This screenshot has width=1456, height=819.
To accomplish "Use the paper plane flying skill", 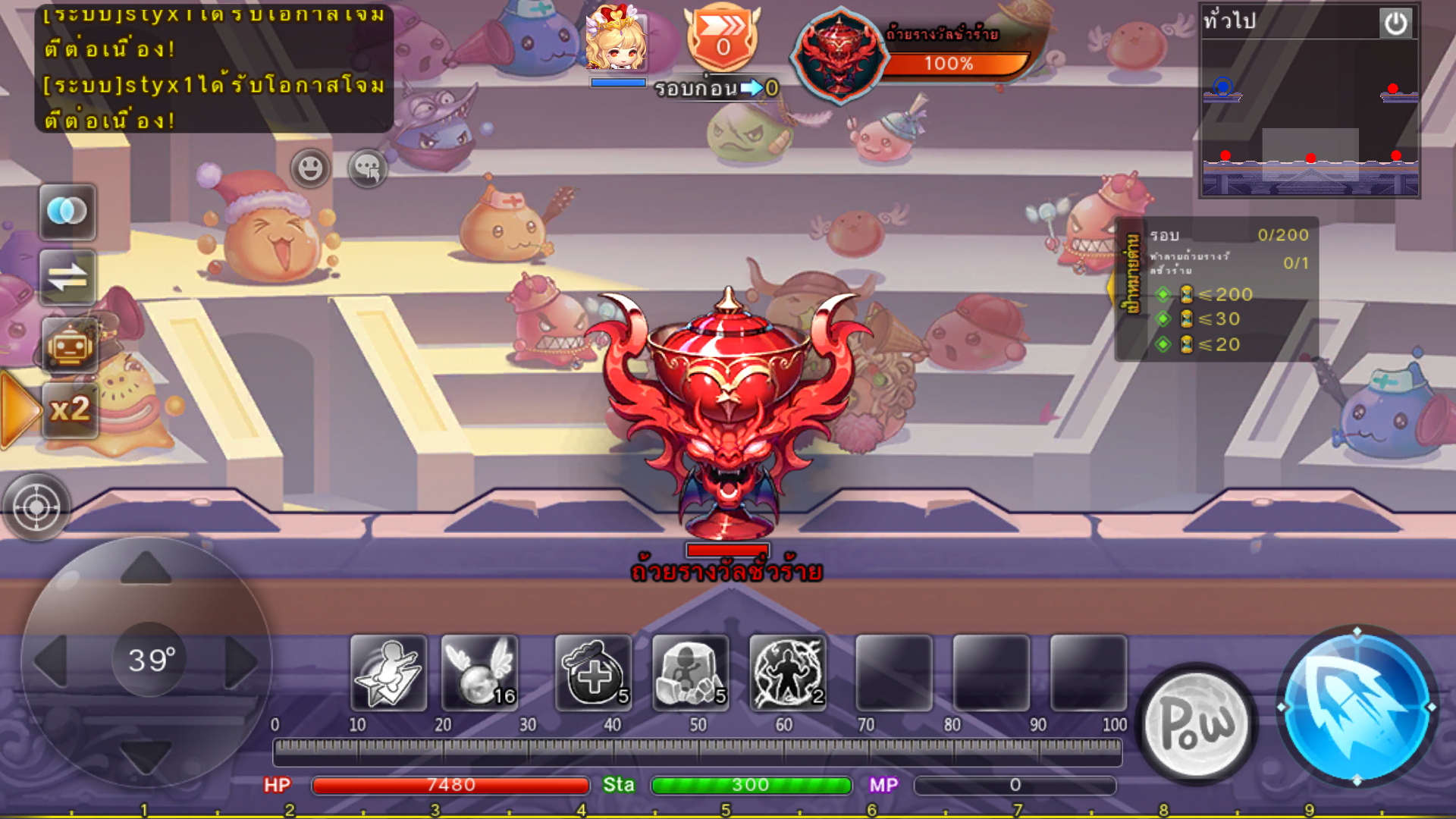I will click(x=388, y=673).
